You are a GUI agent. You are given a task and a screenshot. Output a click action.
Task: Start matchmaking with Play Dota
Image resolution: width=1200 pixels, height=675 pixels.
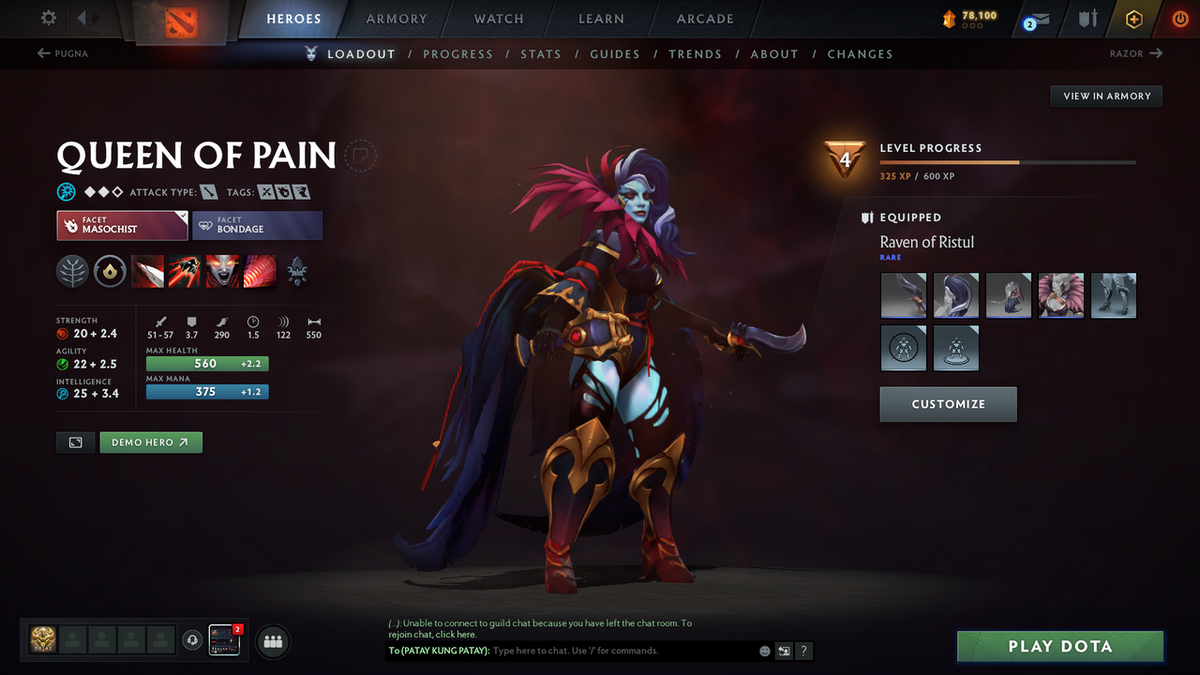(1060, 646)
